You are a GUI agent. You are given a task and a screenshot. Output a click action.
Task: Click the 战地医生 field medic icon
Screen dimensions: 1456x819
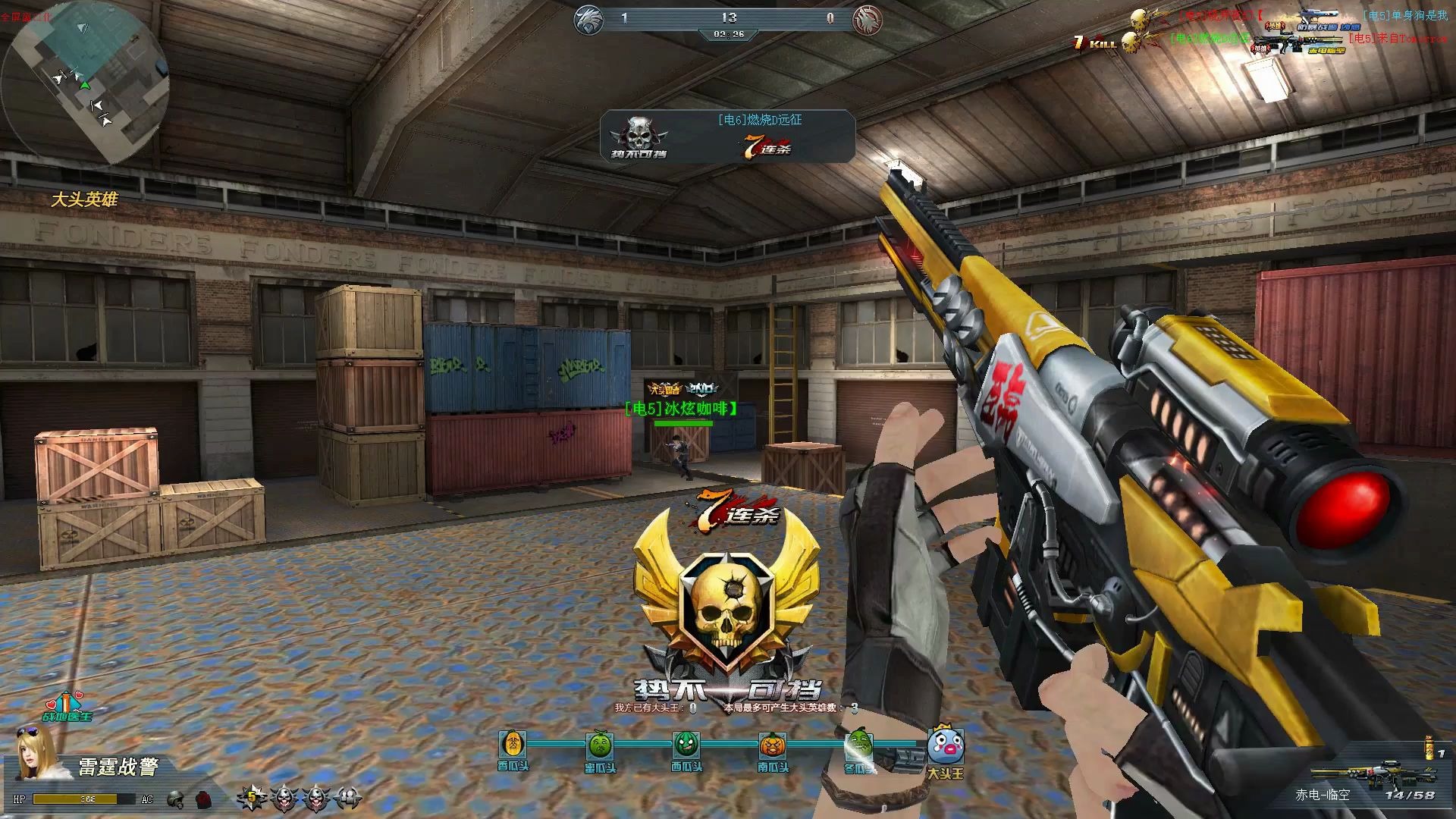[x=67, y=705]
